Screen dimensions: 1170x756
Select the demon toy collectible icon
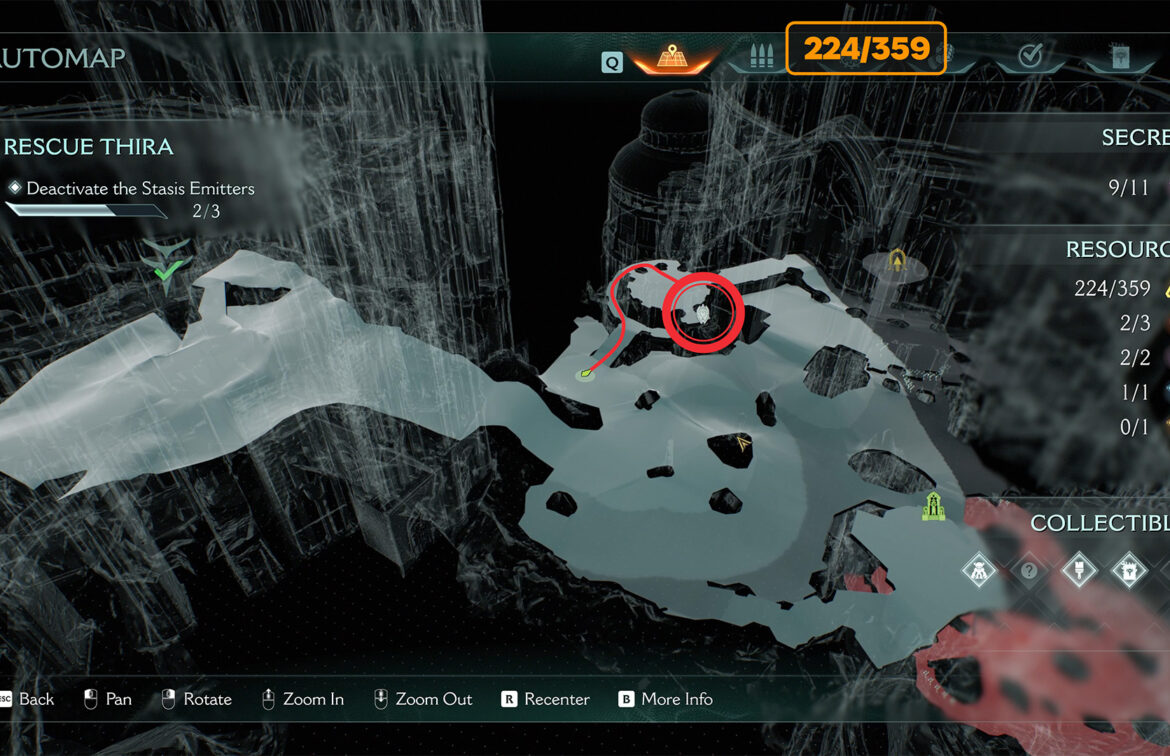(977, 571)
